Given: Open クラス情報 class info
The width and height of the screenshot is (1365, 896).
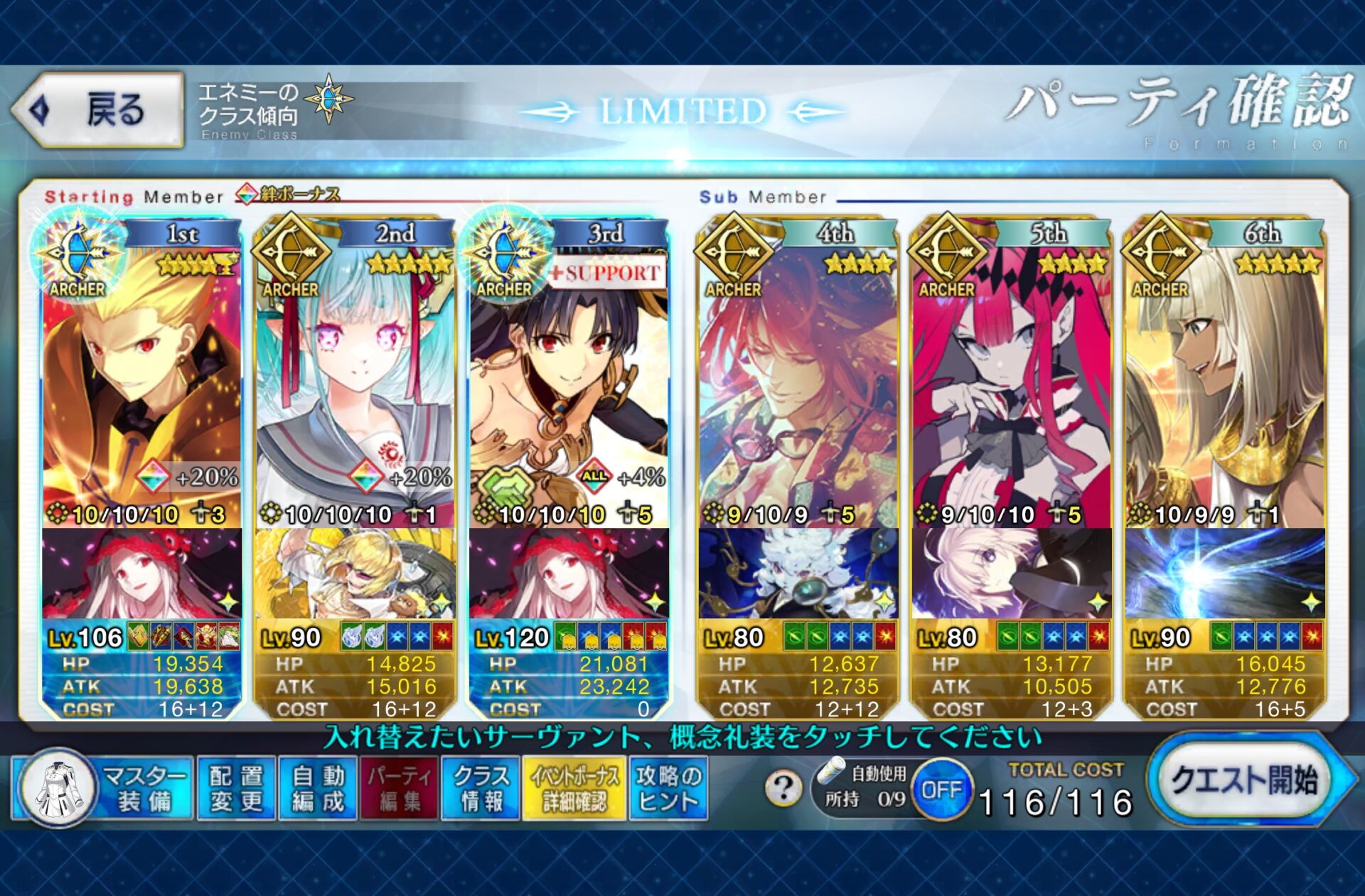Looking at the screenshot, I should [481, 788].
